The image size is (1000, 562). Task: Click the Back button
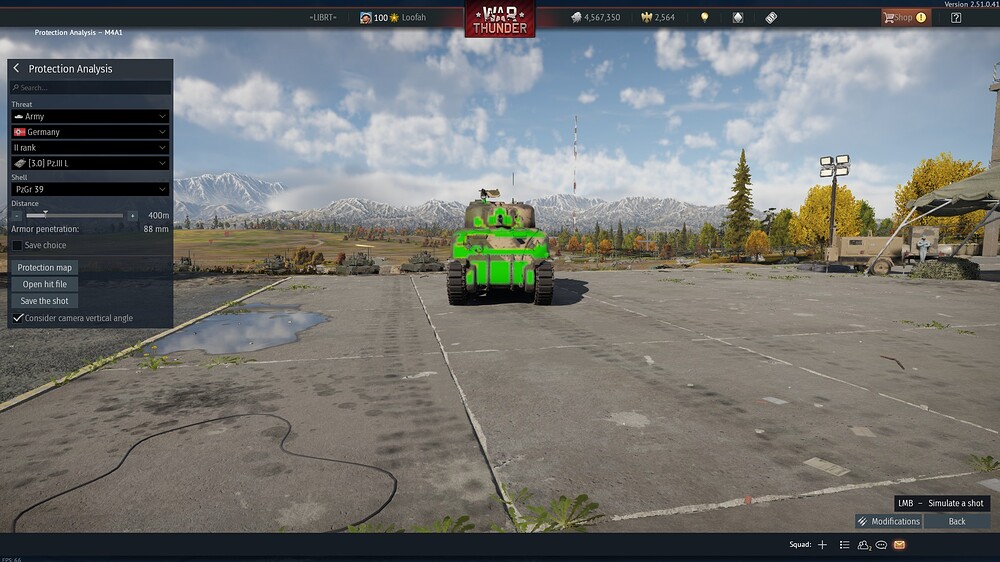click(x=957, y=521)
